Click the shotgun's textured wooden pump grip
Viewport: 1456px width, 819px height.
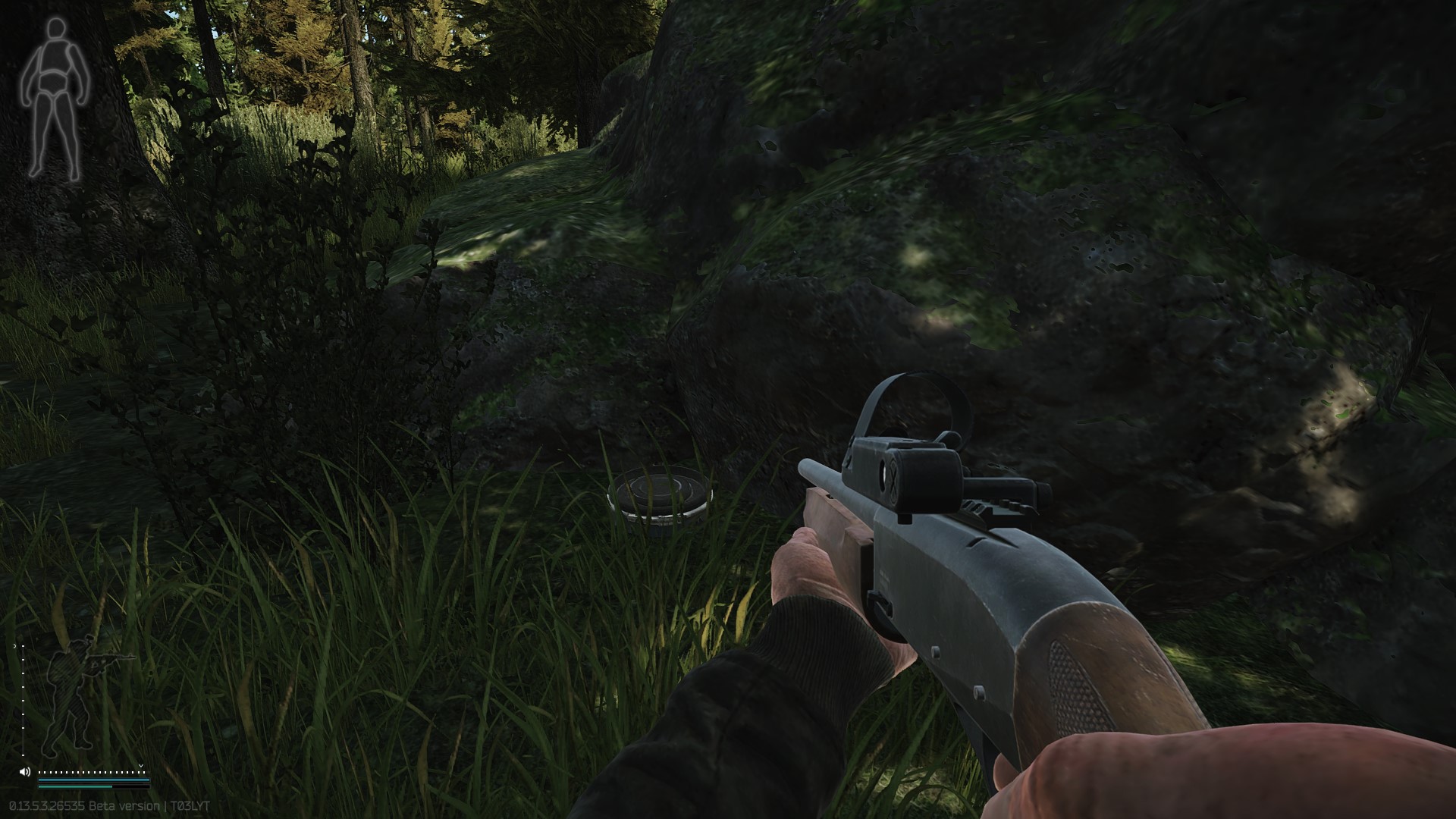point(1077,686)
